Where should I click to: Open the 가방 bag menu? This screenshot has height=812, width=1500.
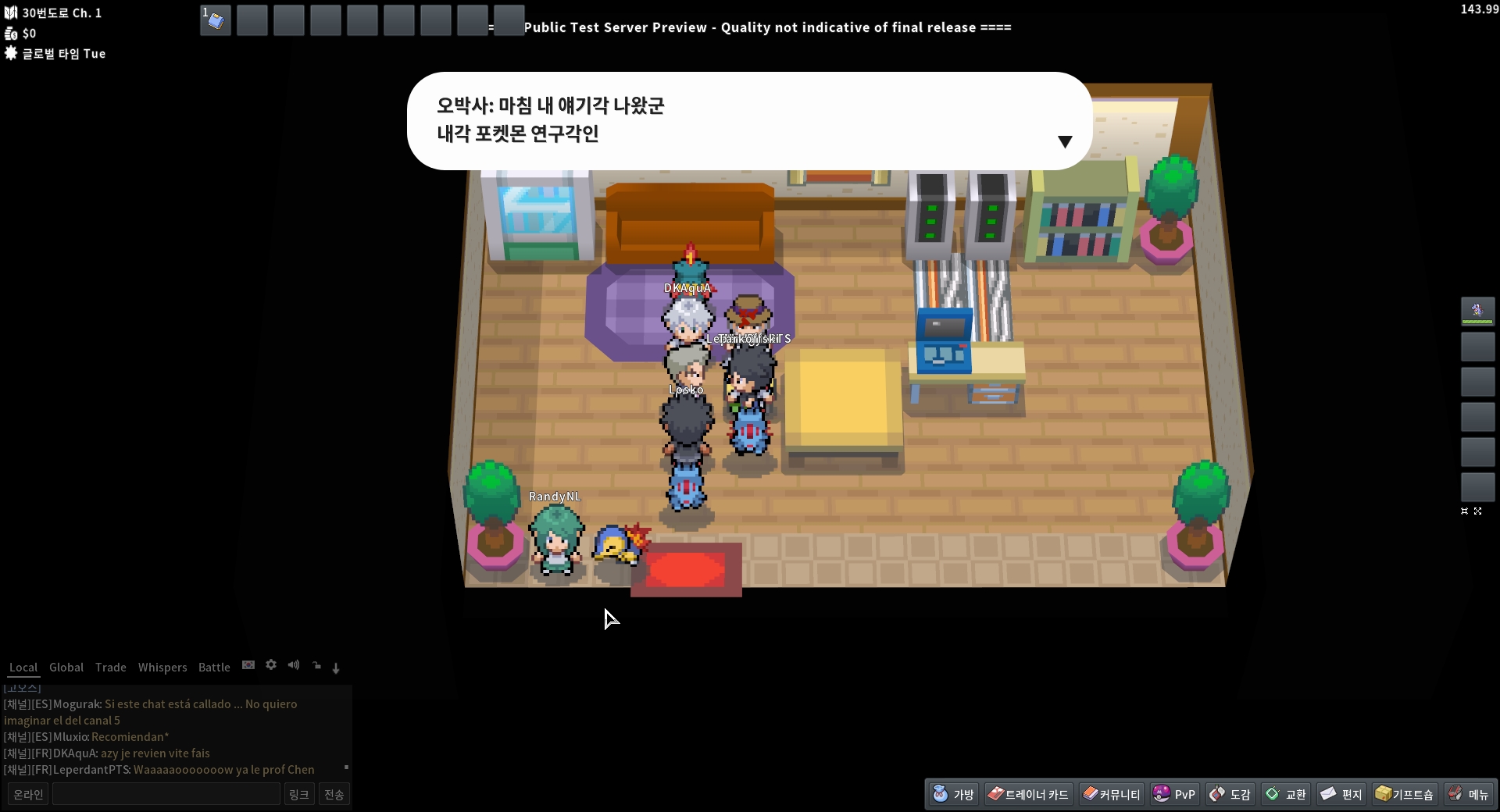(954, 794)
